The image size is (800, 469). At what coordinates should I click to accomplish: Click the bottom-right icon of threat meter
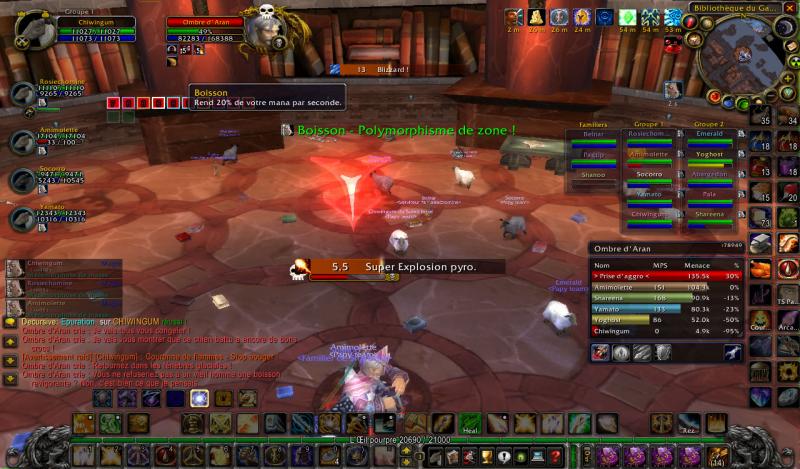click(x=732, y=352)
